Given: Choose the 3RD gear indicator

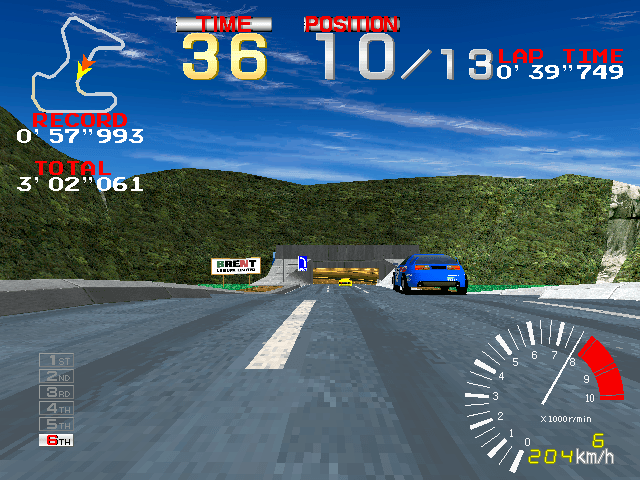Looking at the screenshot, I should coord(56,392).
